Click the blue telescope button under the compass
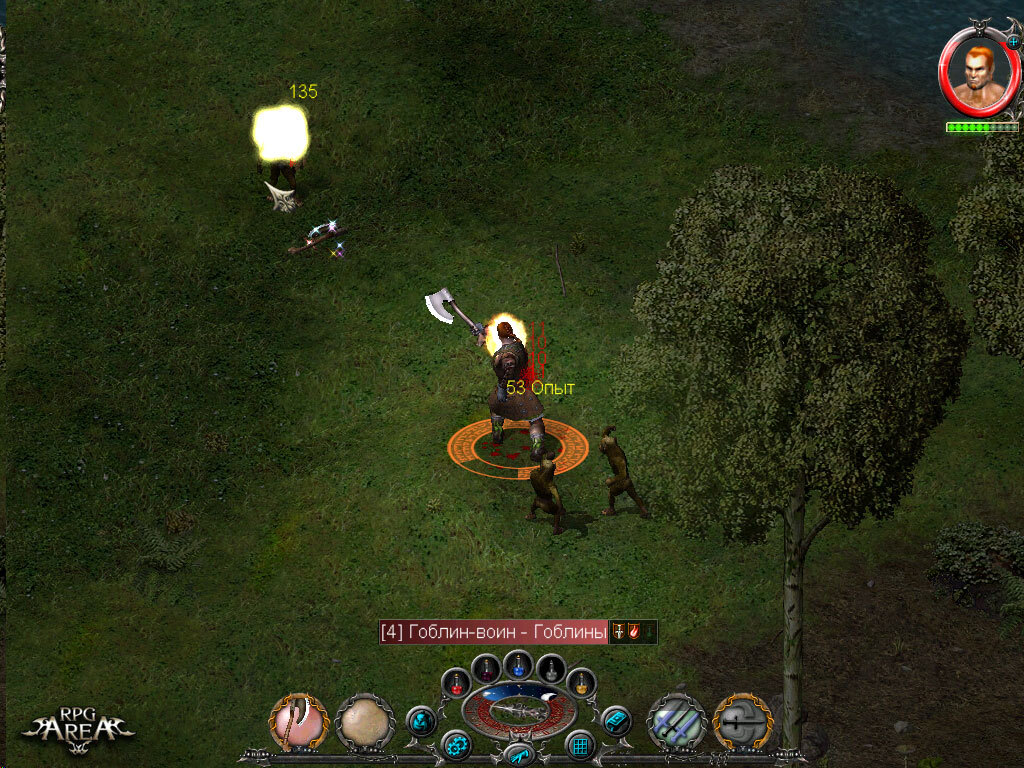Image resolution: width=1024 pixels, height=768 pixels. [518, 755]
